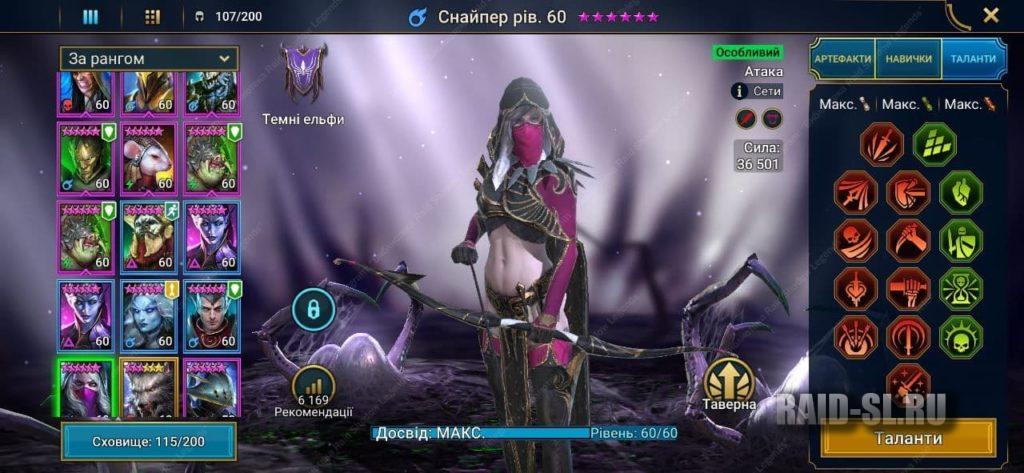Viewport: 1024px width, 473px height.
Task: Select the green hourglass talent icon
Action: [x=960, y=288]
